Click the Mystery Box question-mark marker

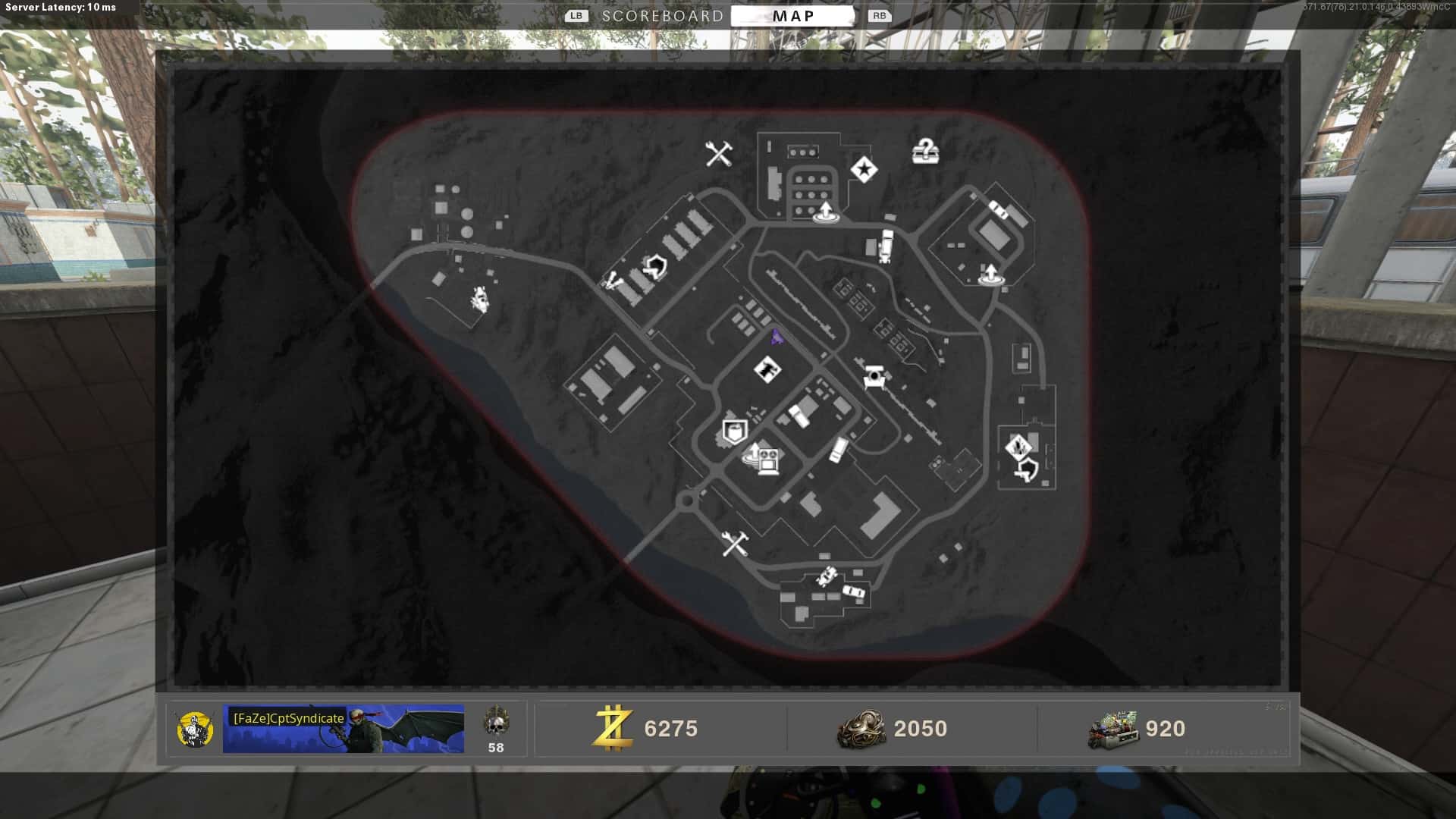pos(924,151)
